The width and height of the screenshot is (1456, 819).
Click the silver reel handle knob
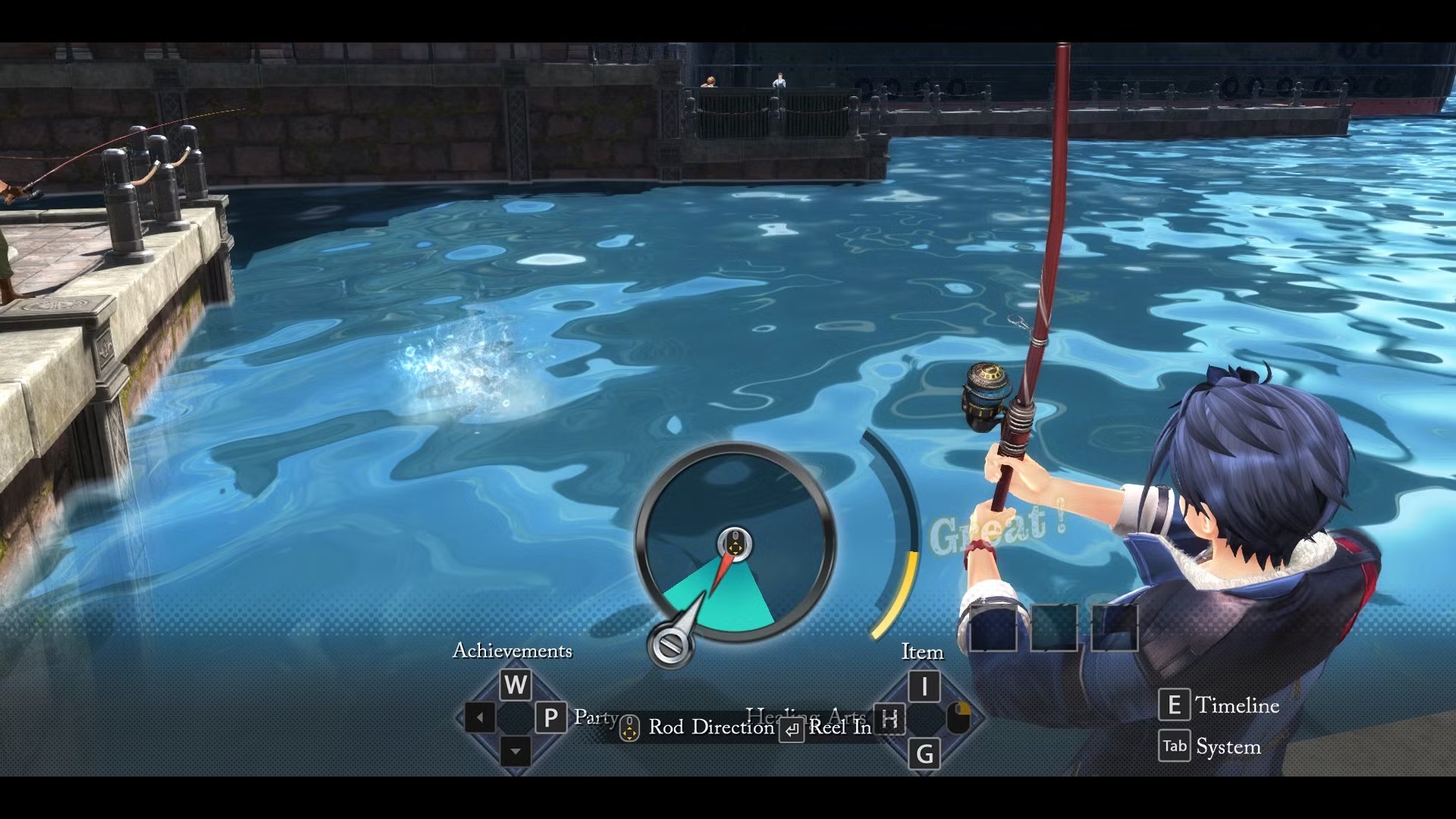[670, 646]
